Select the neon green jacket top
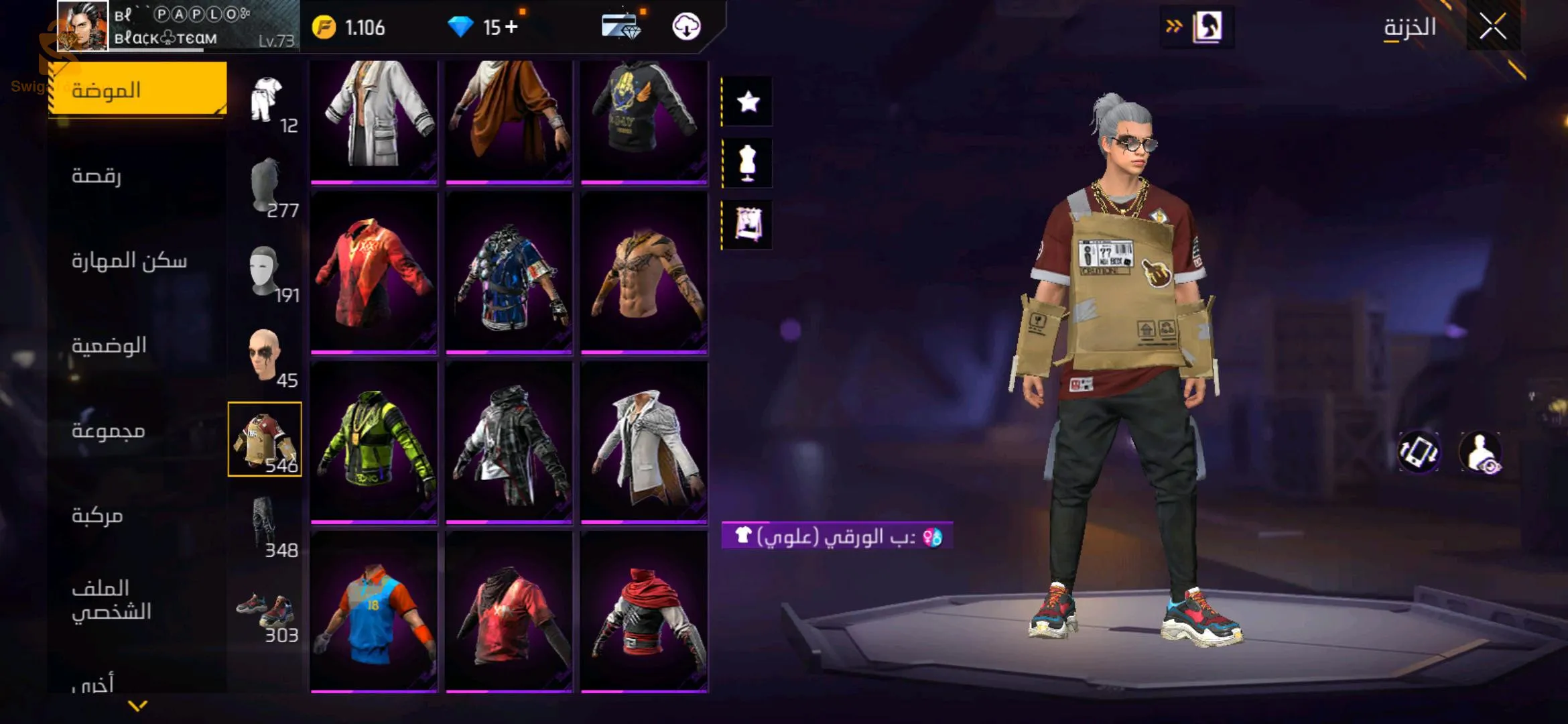Image resolution: width=1568 pixels, height=724 pixels. tap(374, 441)
